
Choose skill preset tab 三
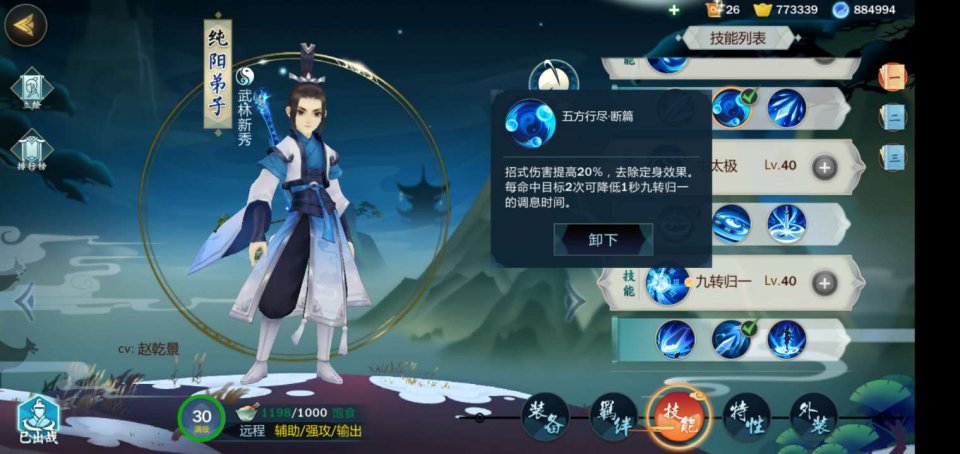(893, 156)
